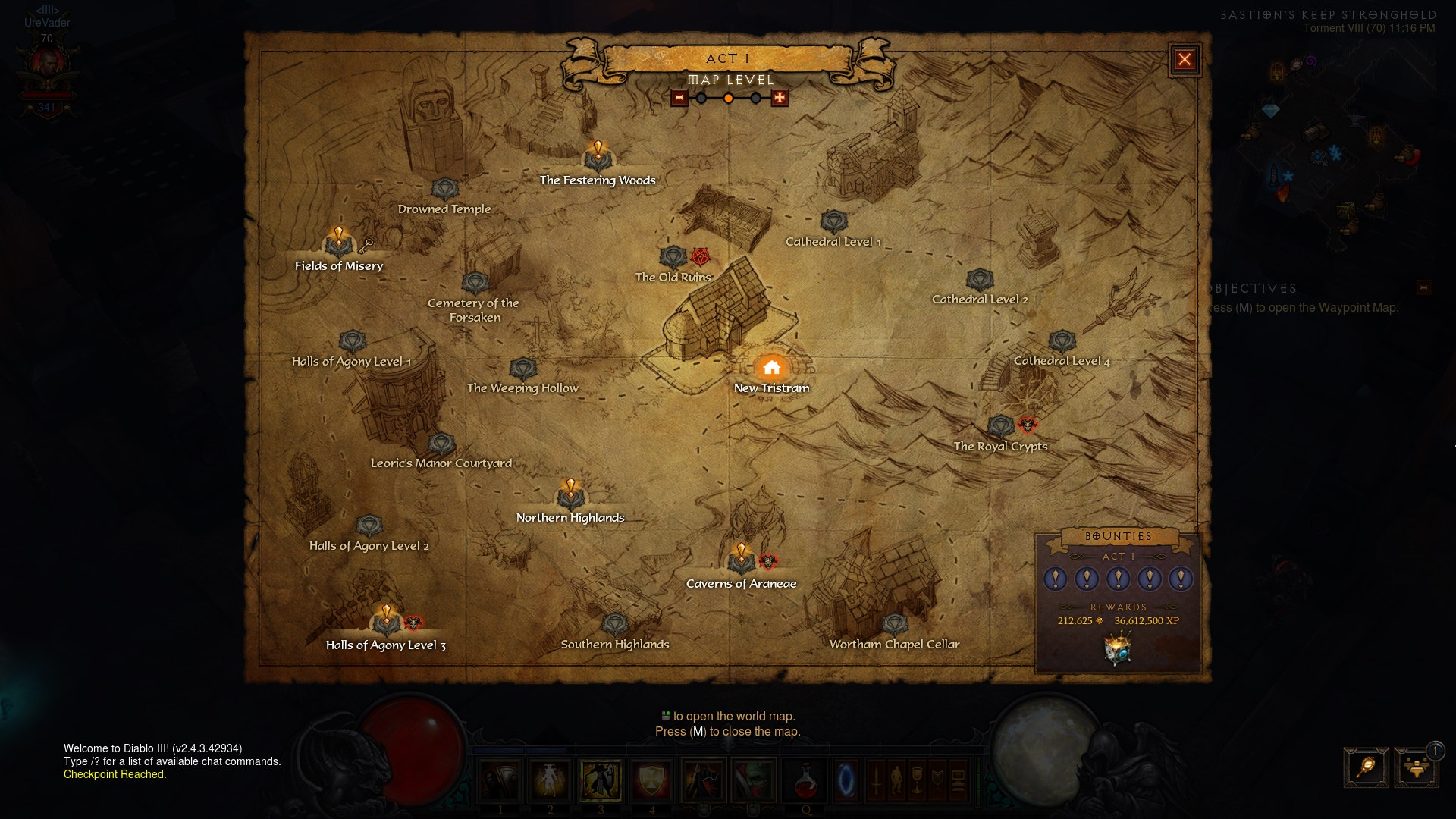Select the Halls of Agony Level 3 waypoint

(x=386, y=623)
